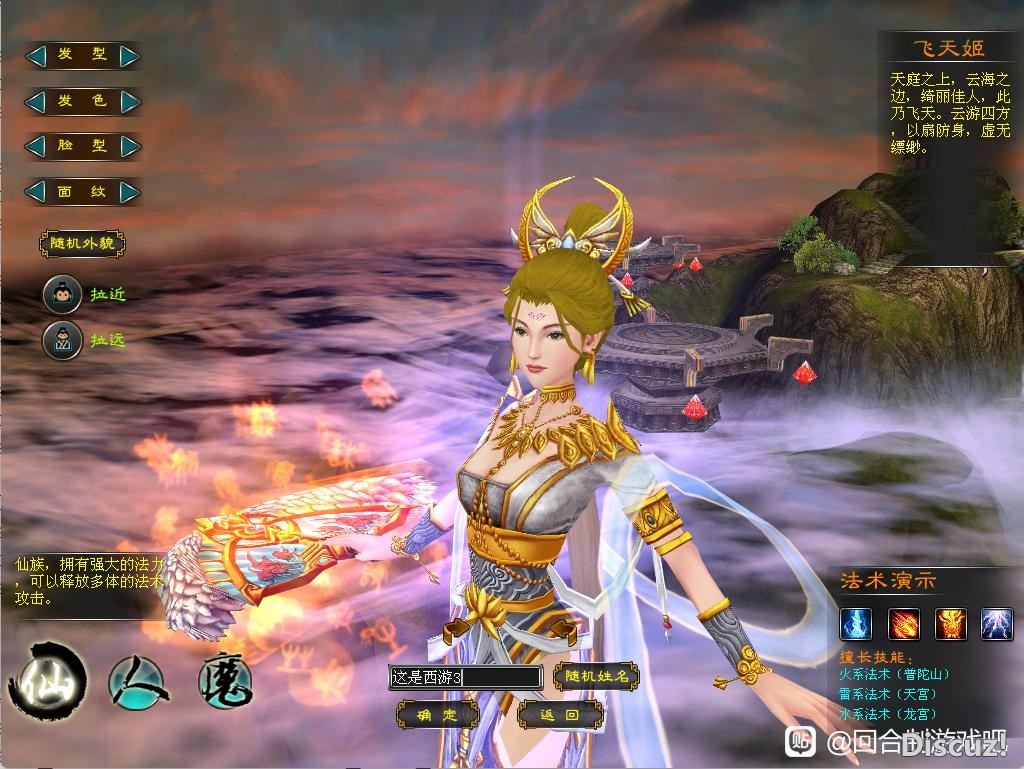Viewport: 1024px width, 769px height.
Task: Select the next 脸型 face shape
Action: [129, 146]
